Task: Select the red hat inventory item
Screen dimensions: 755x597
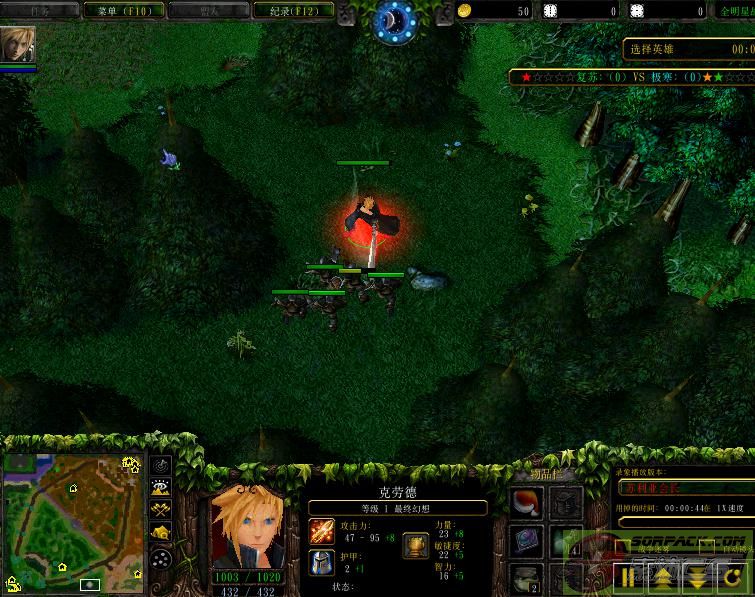Action: click(529, 503)
